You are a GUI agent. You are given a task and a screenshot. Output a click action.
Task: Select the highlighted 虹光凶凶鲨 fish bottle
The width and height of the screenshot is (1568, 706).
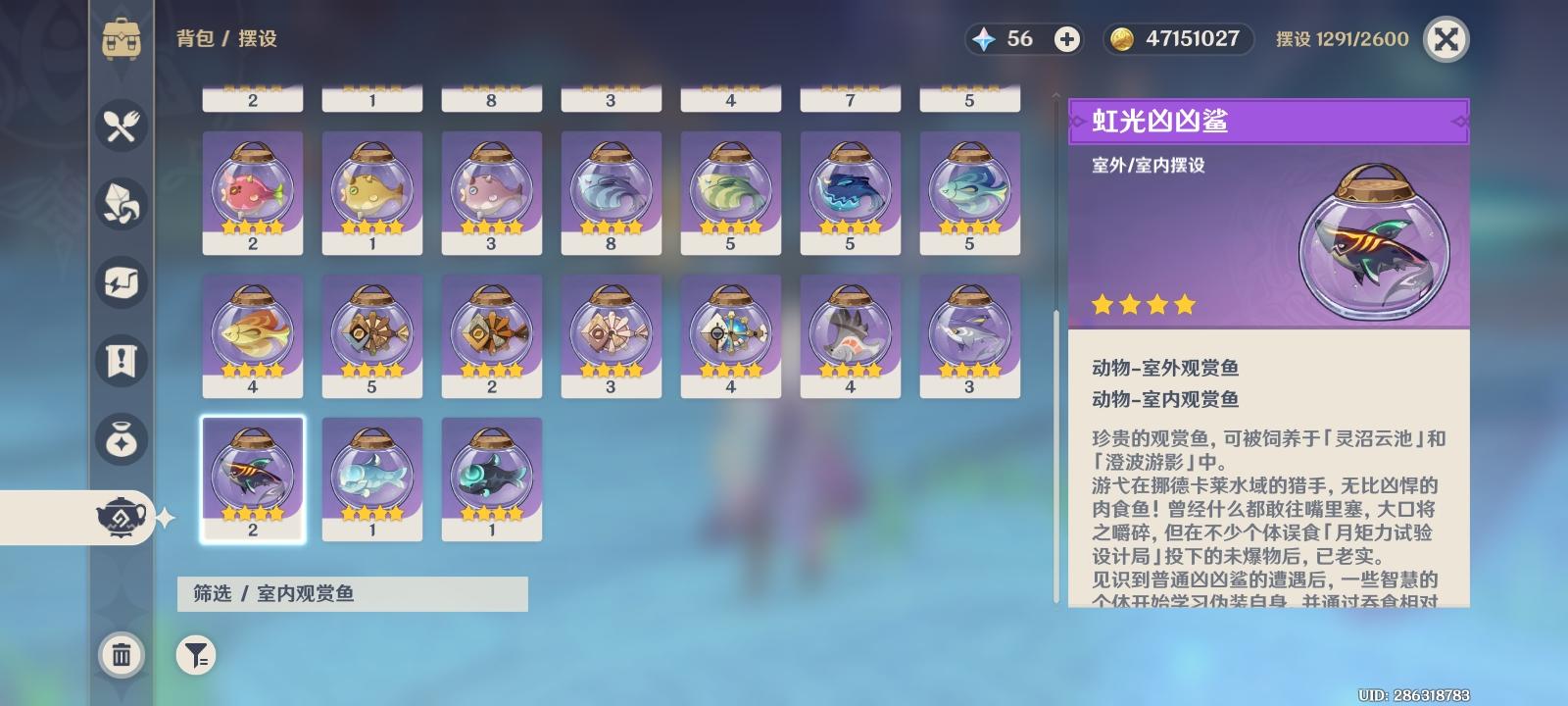point(252,478)
